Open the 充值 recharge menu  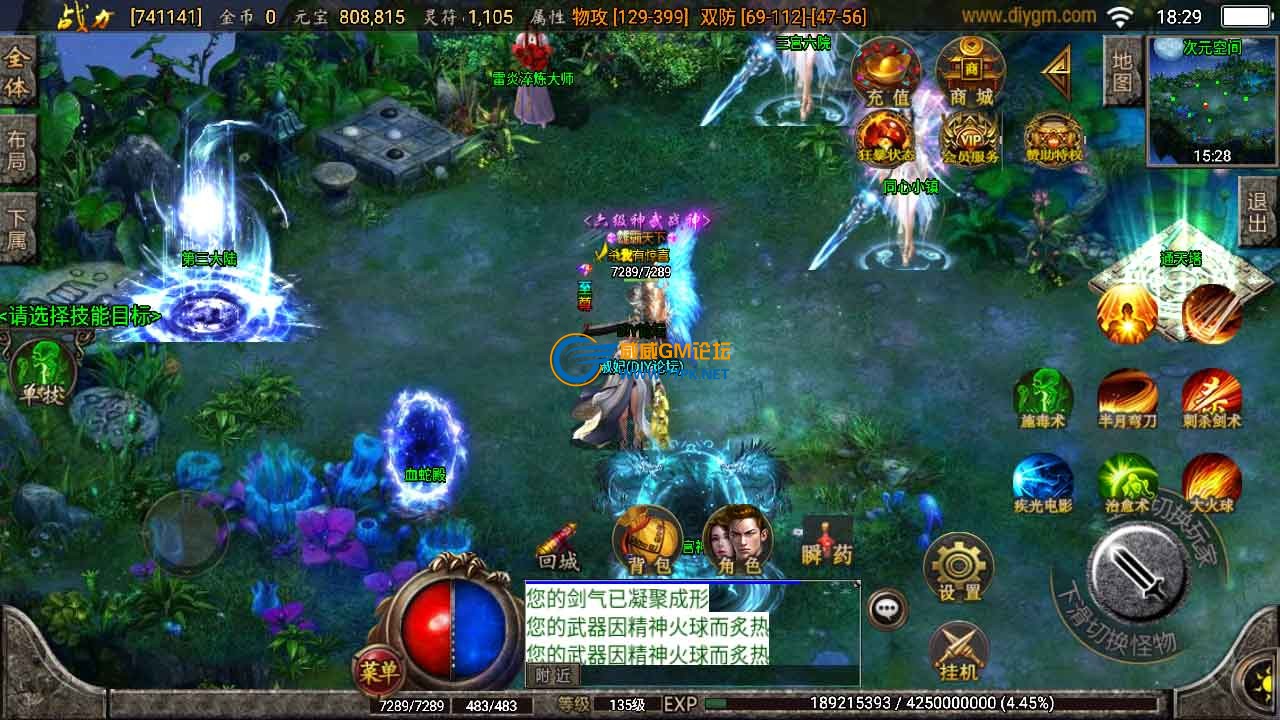(886, 72)
